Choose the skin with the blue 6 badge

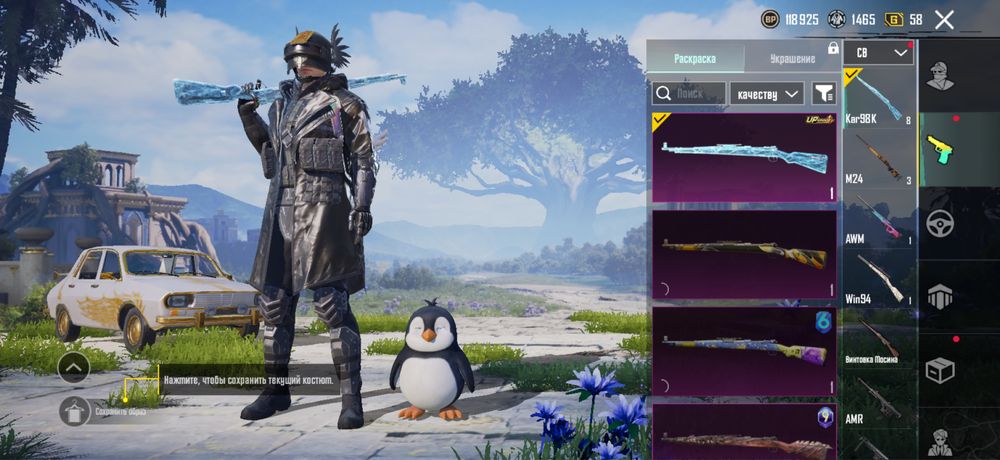point(744,351)
